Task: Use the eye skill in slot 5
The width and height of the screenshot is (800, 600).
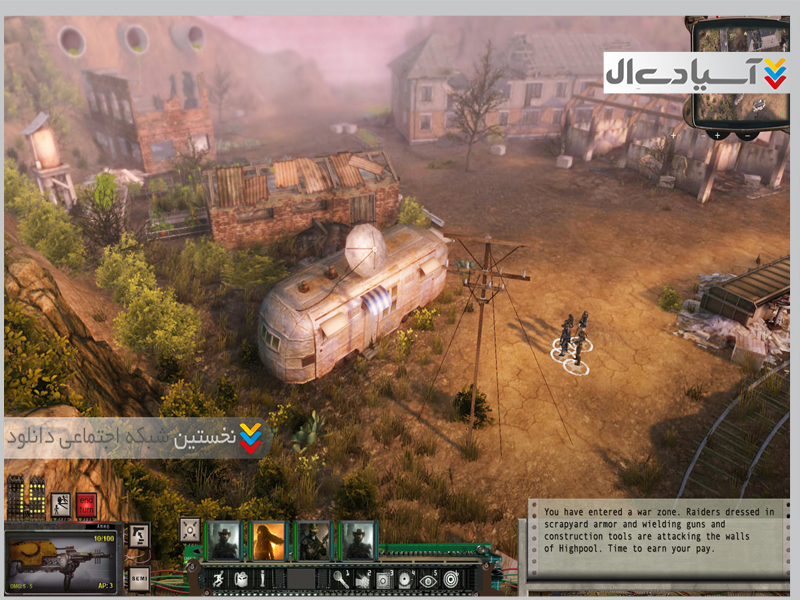Action: [427, 578]
